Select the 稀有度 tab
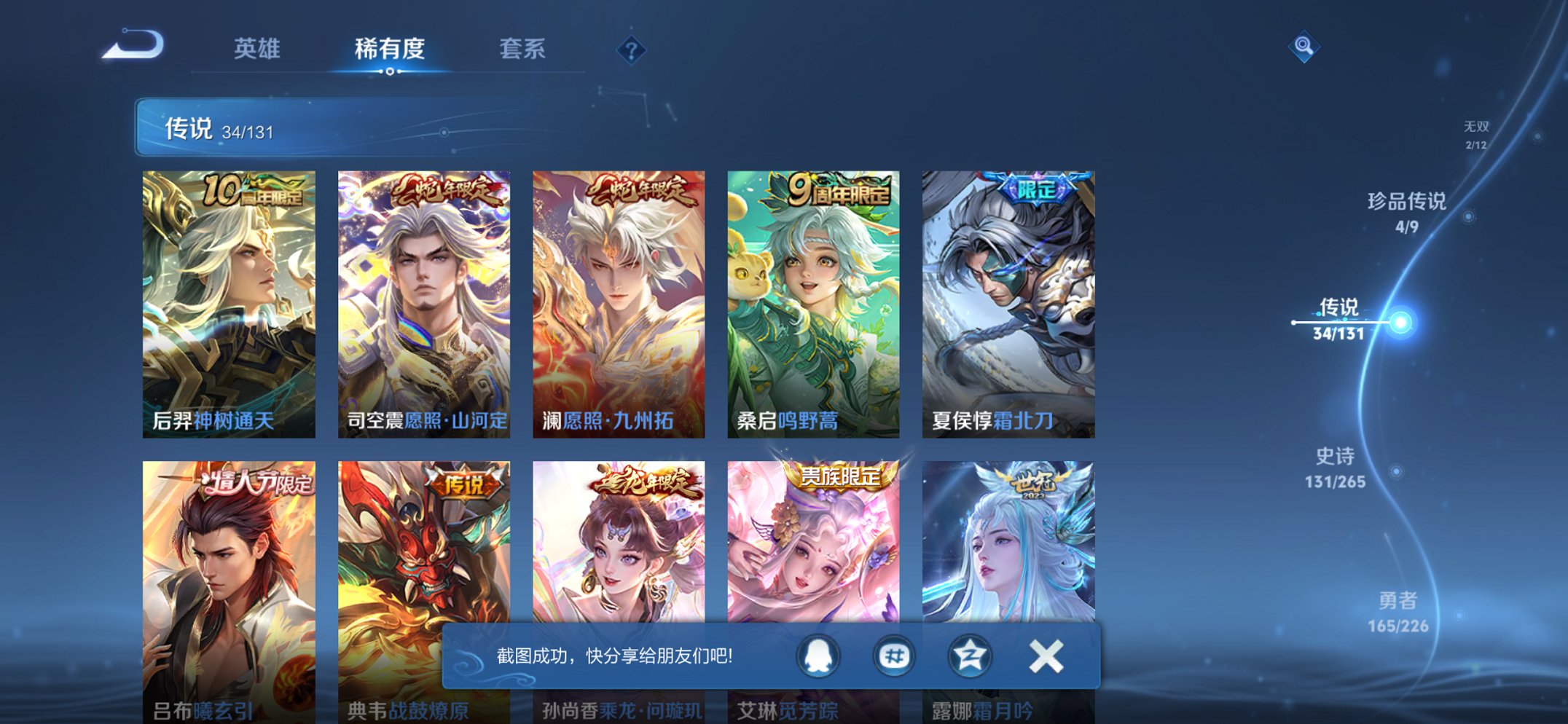1568x724 pixels. 390,48
